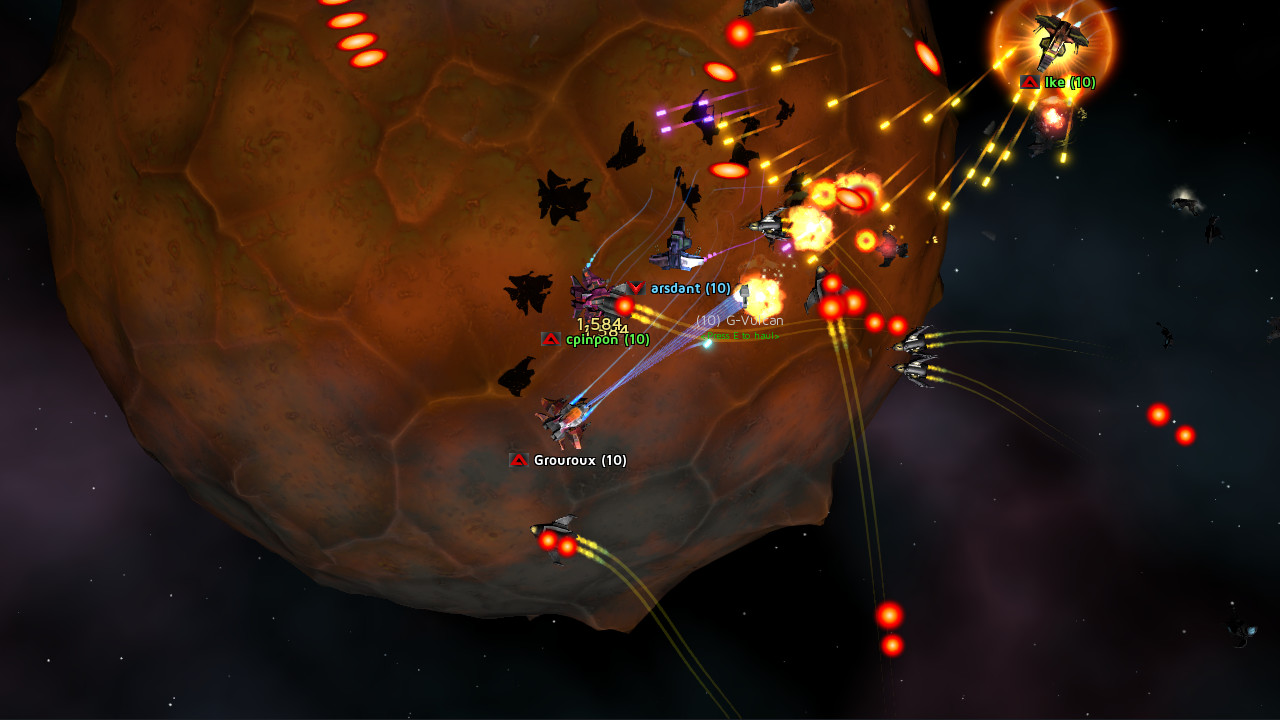
Task: Click the Press E to haul prompt
Action: click(x=740, y=338)
